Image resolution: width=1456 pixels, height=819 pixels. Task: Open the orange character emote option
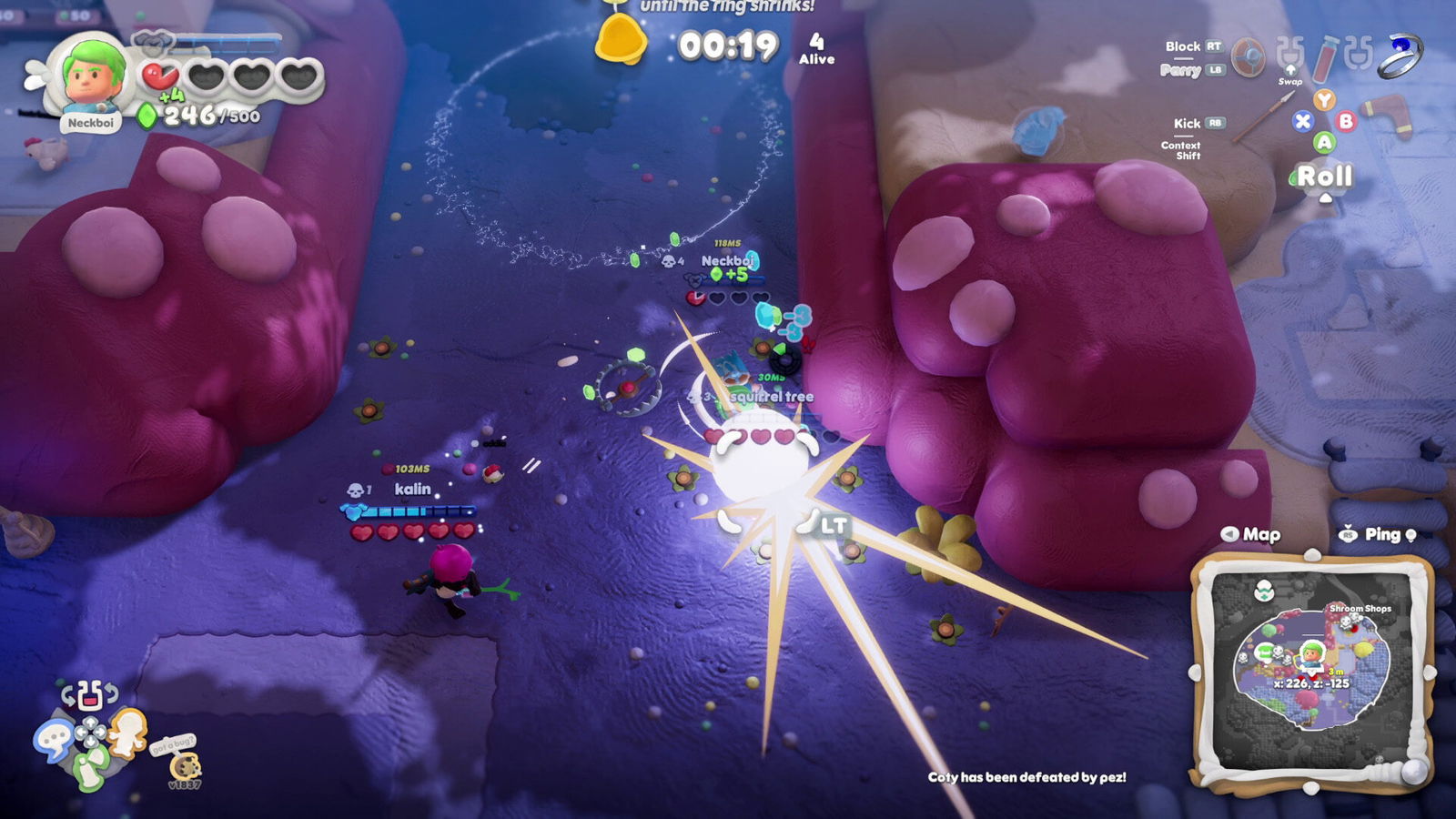click(x=128, y=731)
